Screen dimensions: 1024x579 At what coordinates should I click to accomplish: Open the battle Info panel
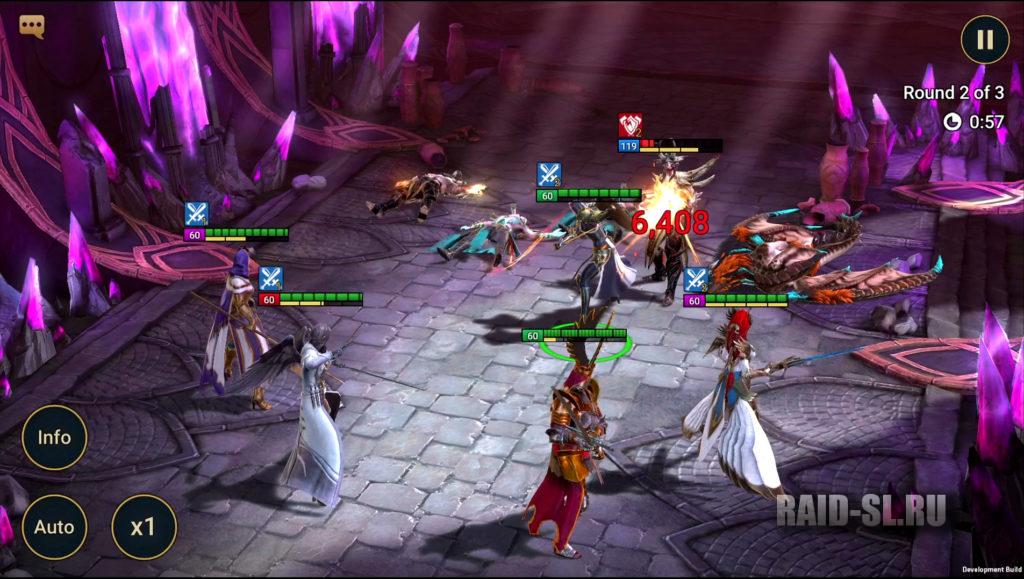[x=54, y=437]
